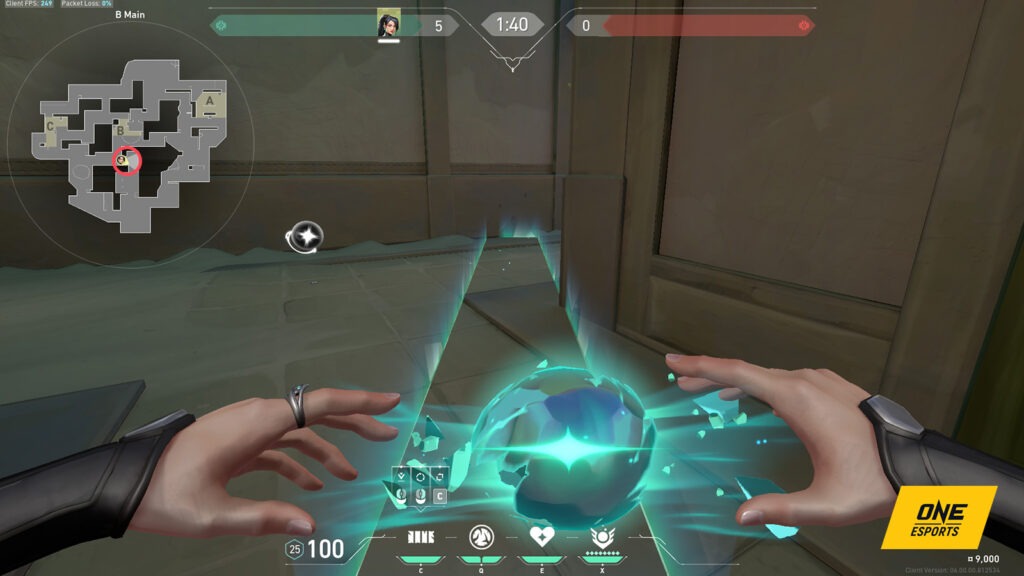The height and width of the screenshot is (576, 1024).
Task: Use the Healing Orb heart ability
Action: [542, 538]
